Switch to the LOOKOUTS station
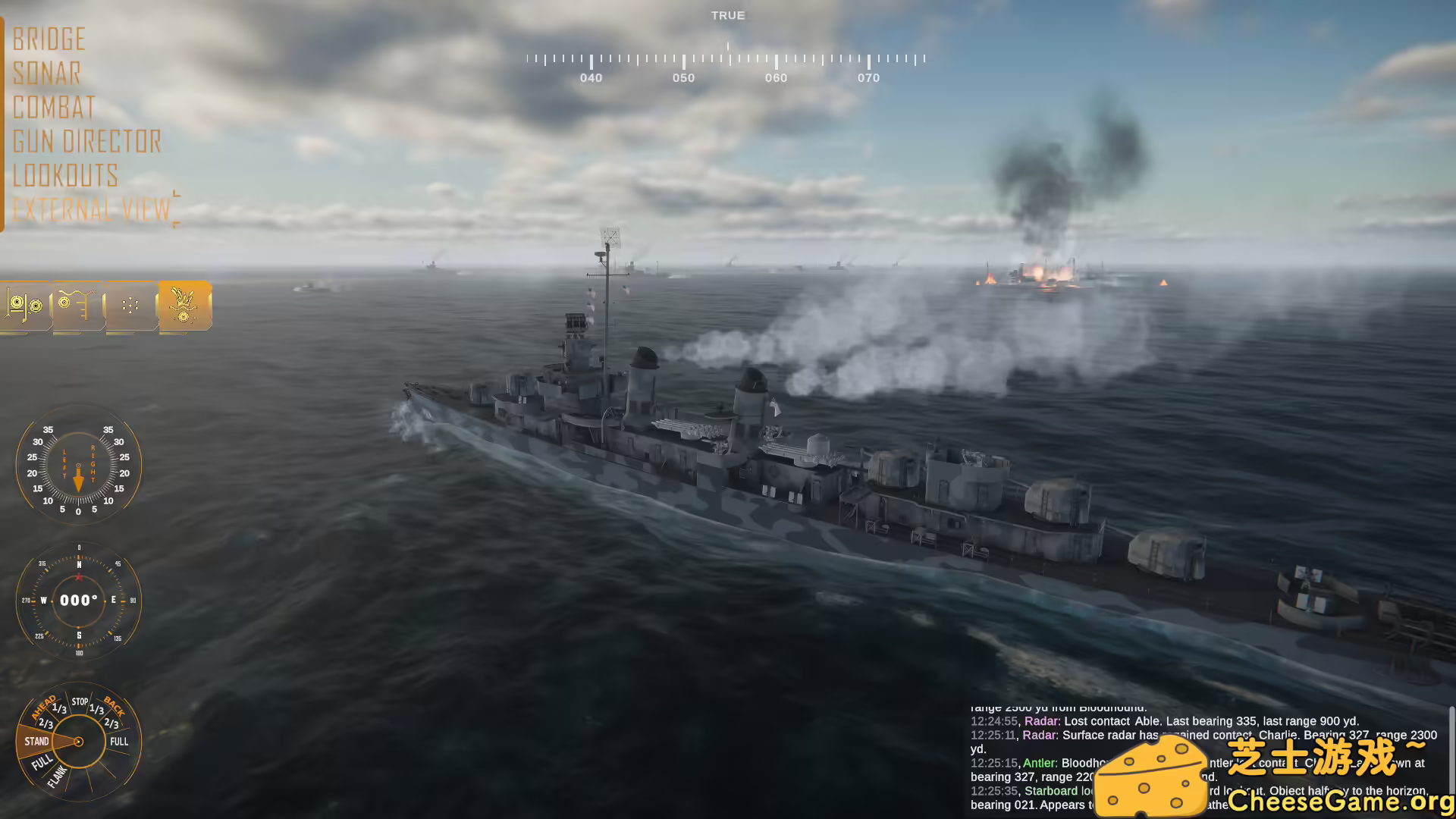The image size is (1456, 819). tap(66, 176)
